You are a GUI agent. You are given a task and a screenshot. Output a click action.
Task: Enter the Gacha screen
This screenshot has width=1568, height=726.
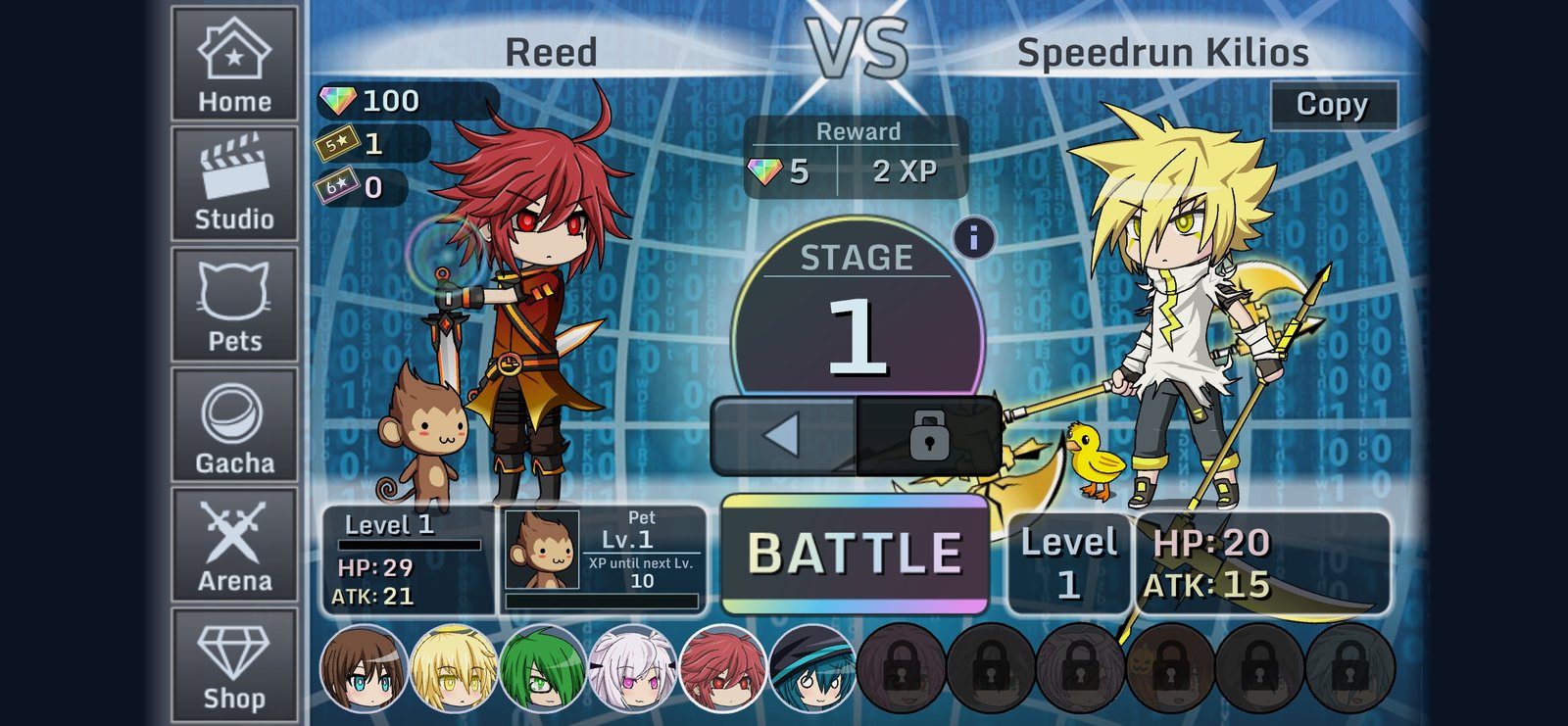pos(234,426)
